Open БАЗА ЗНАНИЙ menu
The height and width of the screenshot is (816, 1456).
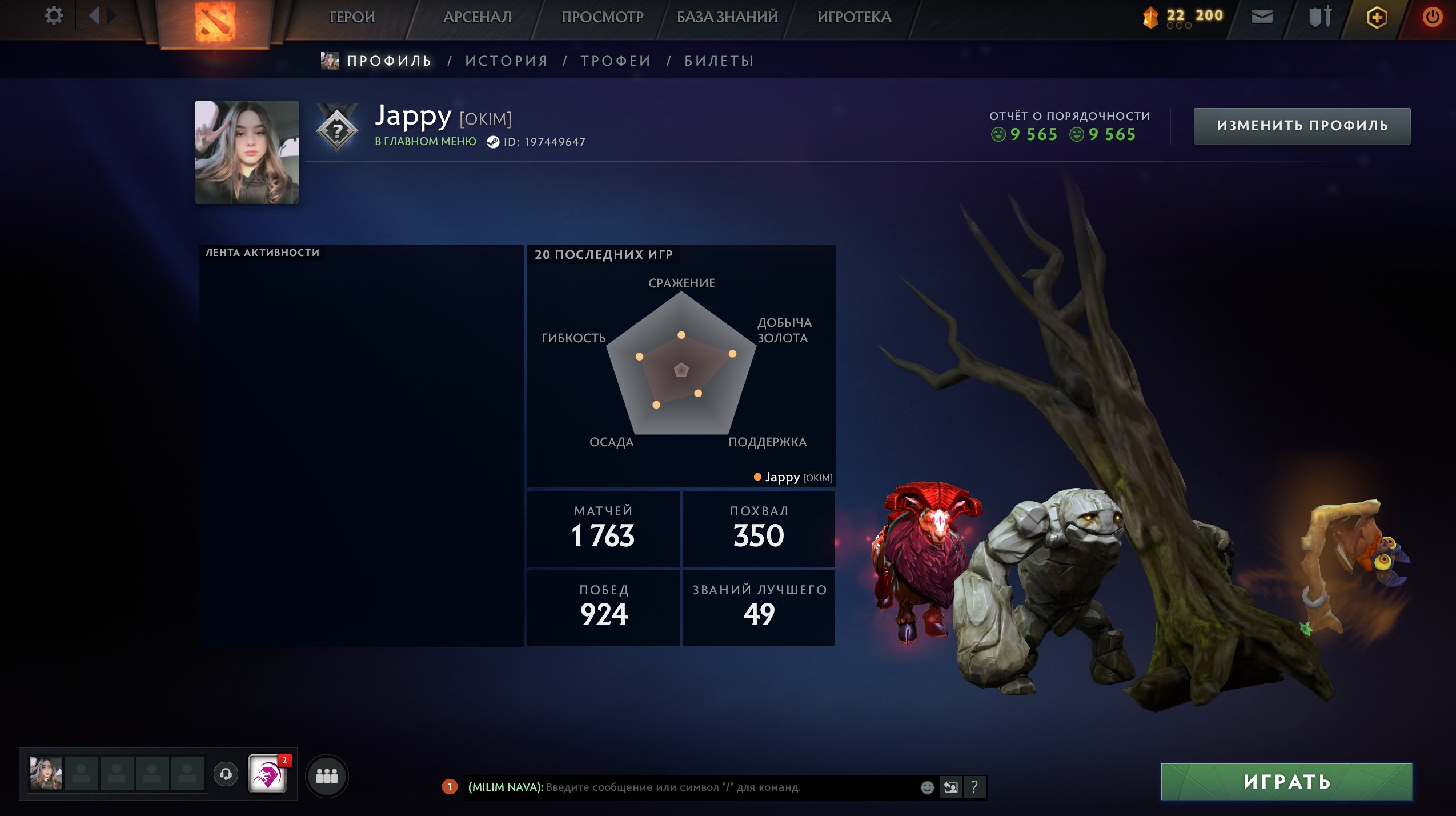(x=727, y=17)
